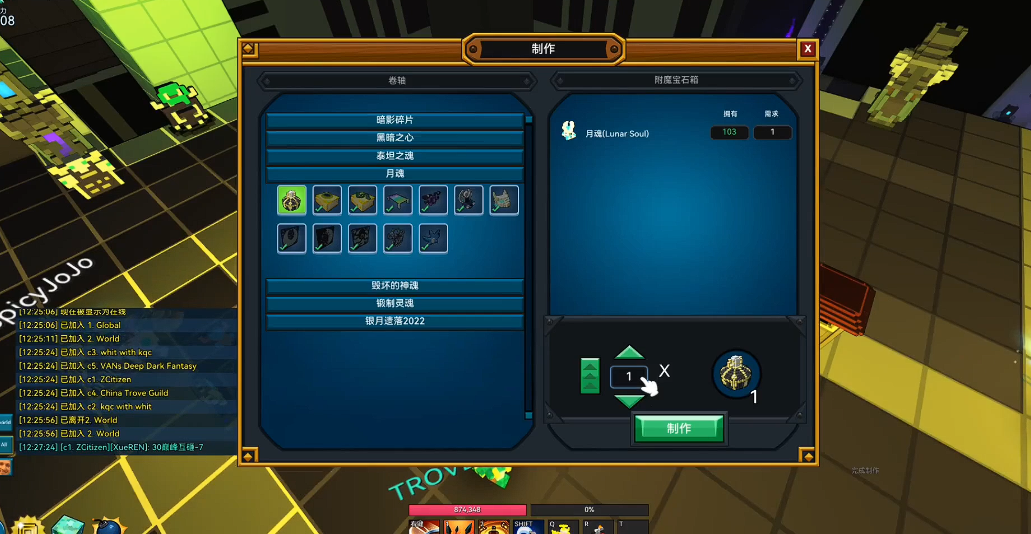Collapse the 月魂 recipe category
The width and height of the screenshot is (1031, 534).
click(x=395, y=174)
